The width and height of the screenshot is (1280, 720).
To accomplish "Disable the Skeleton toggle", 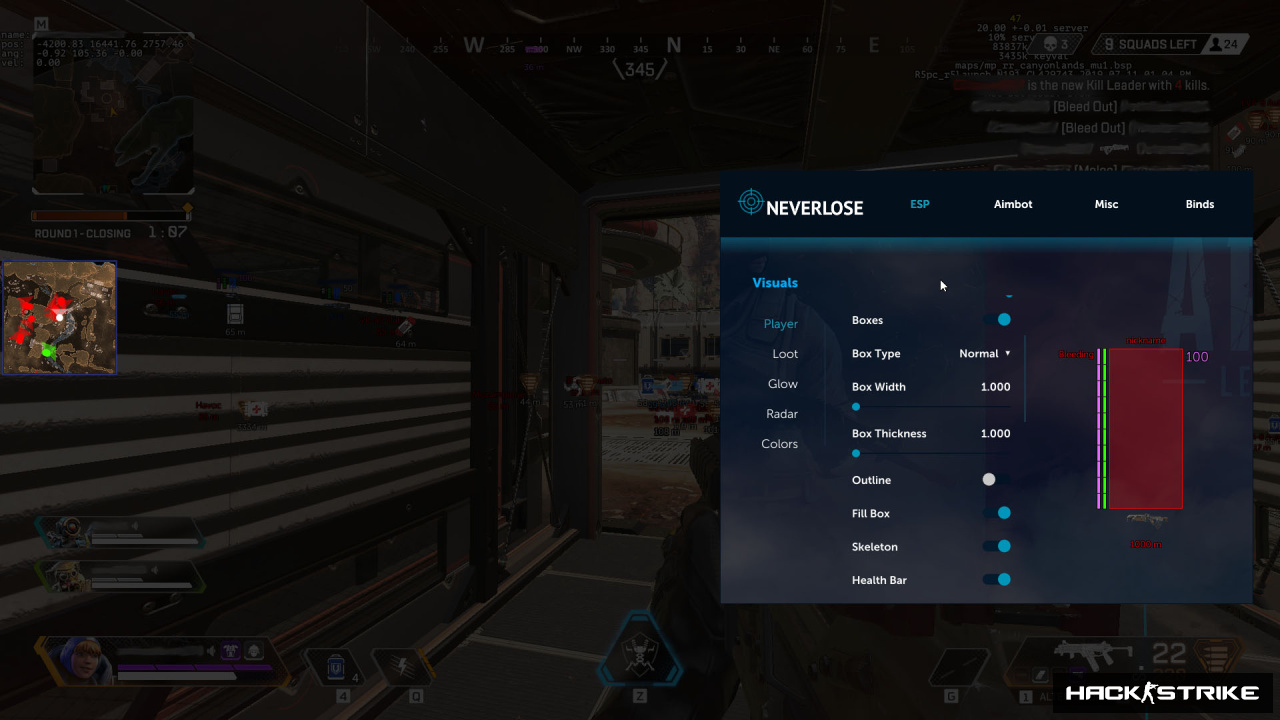I will 997,546.
